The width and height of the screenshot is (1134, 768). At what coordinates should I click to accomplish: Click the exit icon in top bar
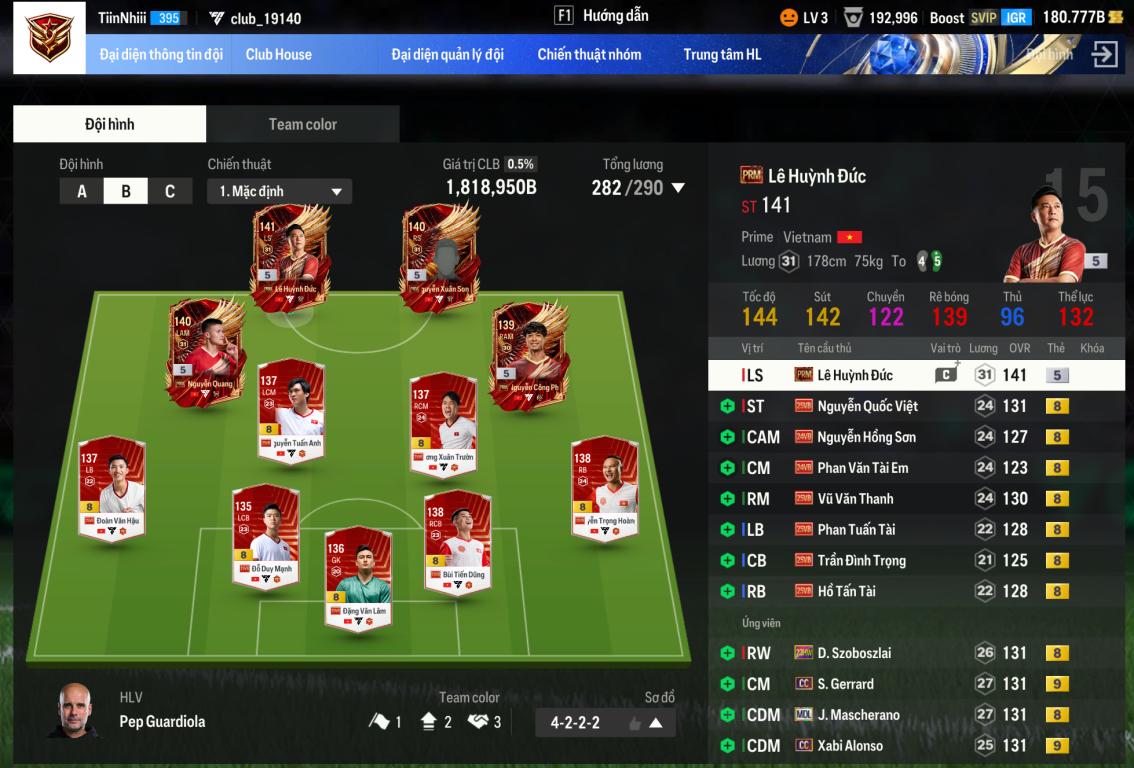point(1104,54)
